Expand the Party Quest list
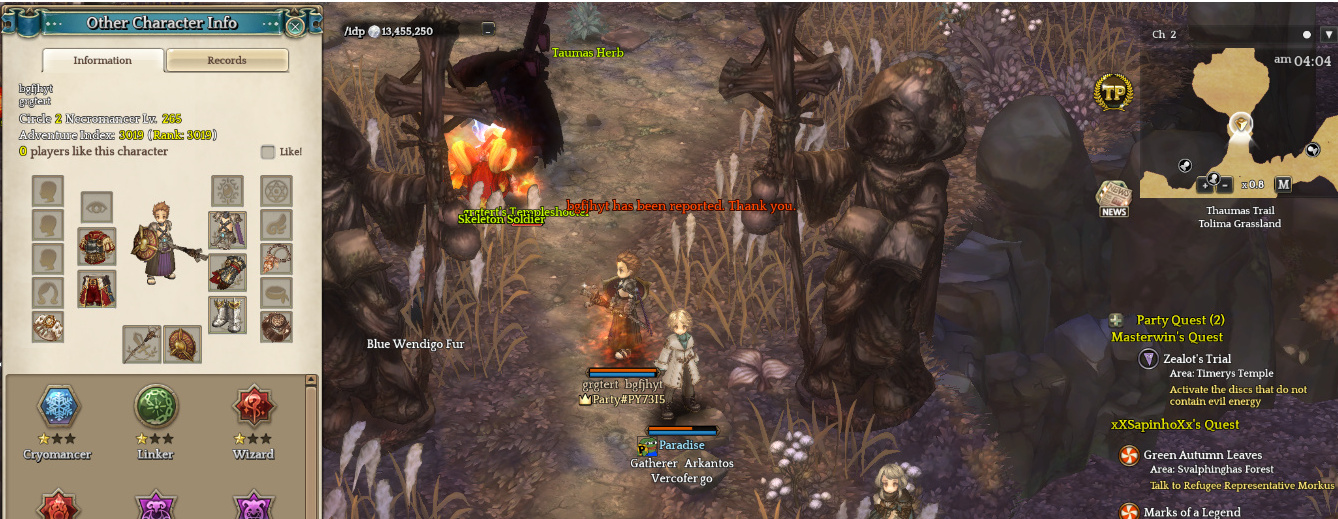The height and width of the screenshot is (519, 1338). [x=1116, y=320]
